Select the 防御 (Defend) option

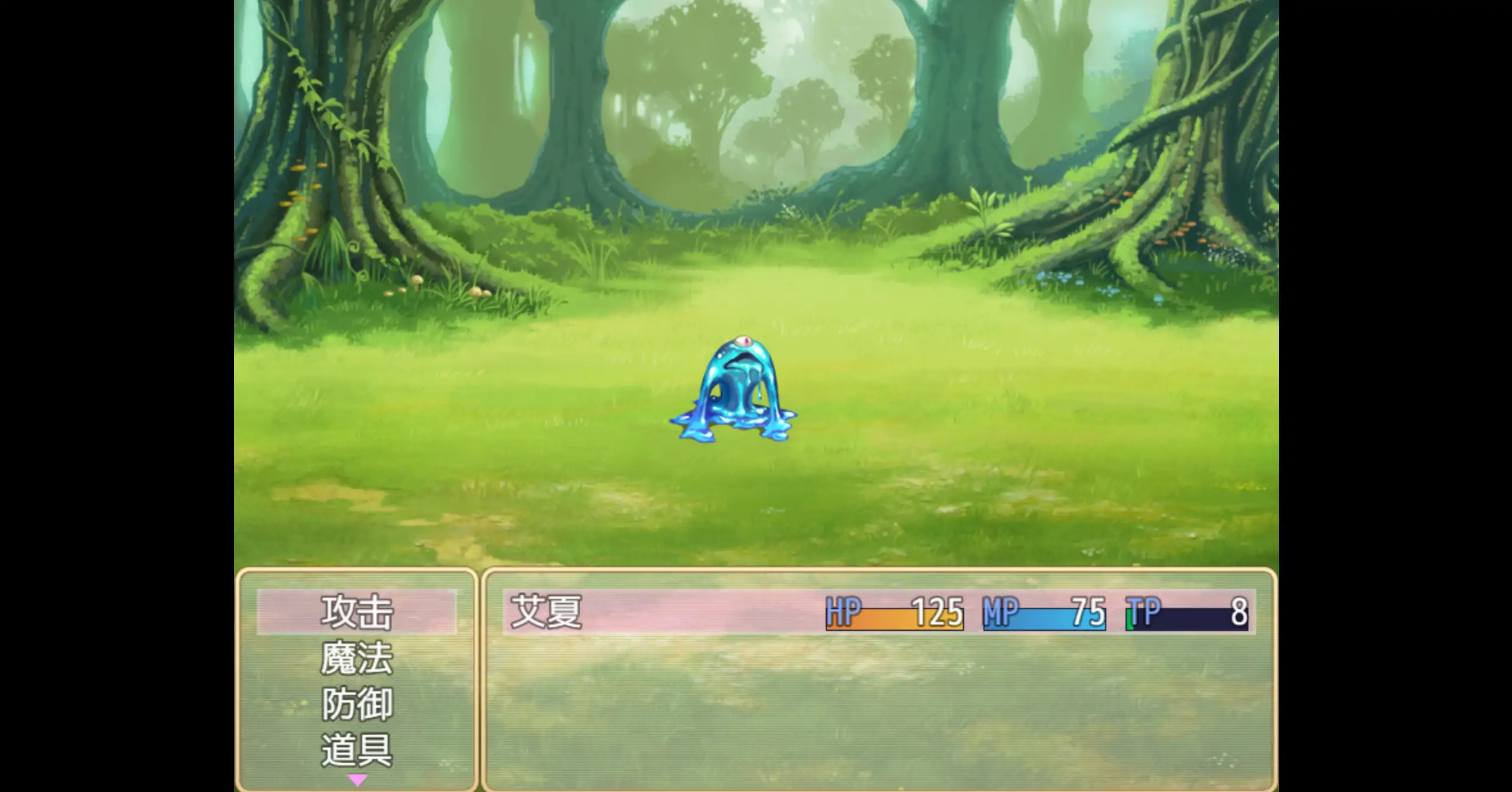pos(356,702)
